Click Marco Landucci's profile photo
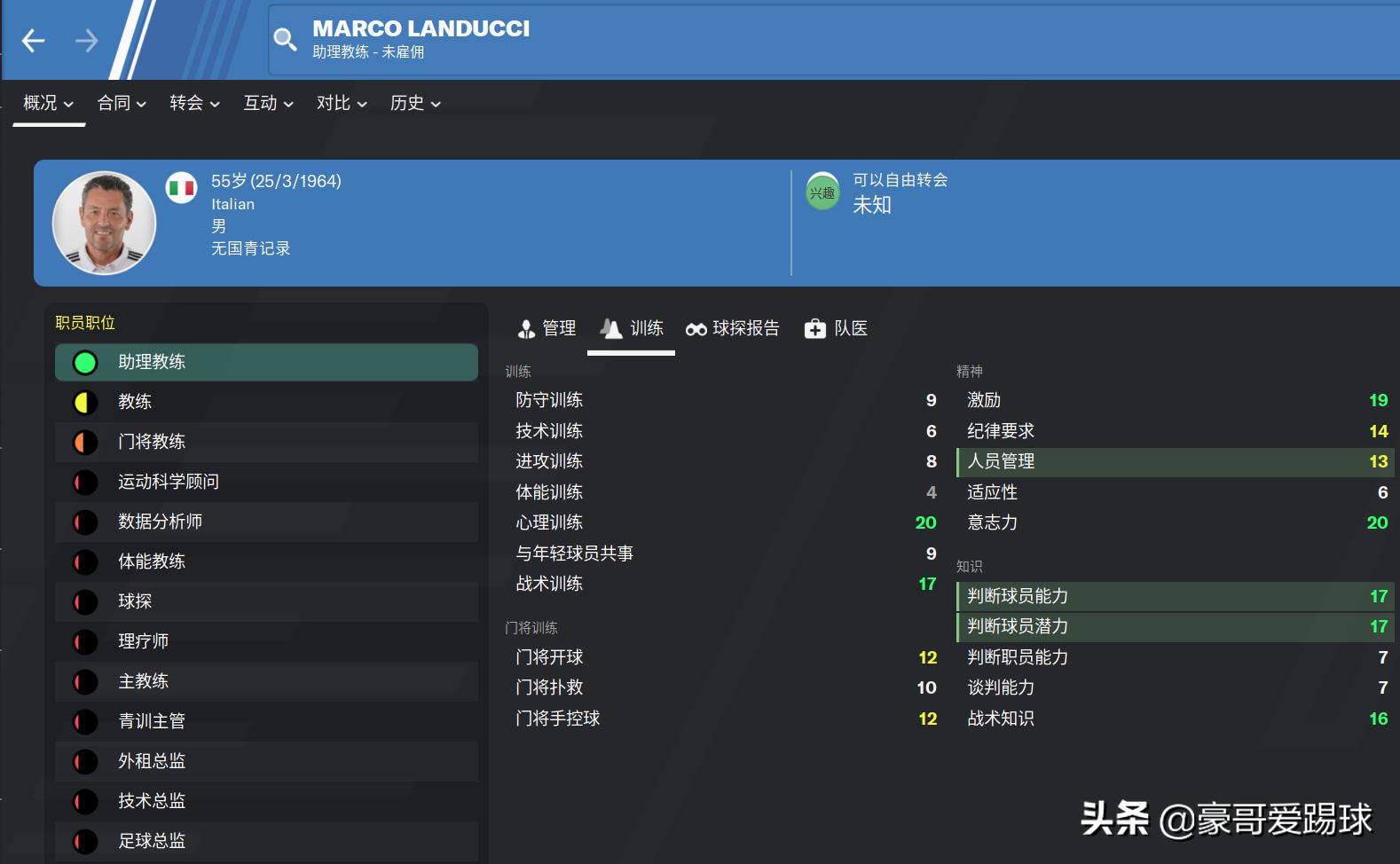 click(104, 223)
